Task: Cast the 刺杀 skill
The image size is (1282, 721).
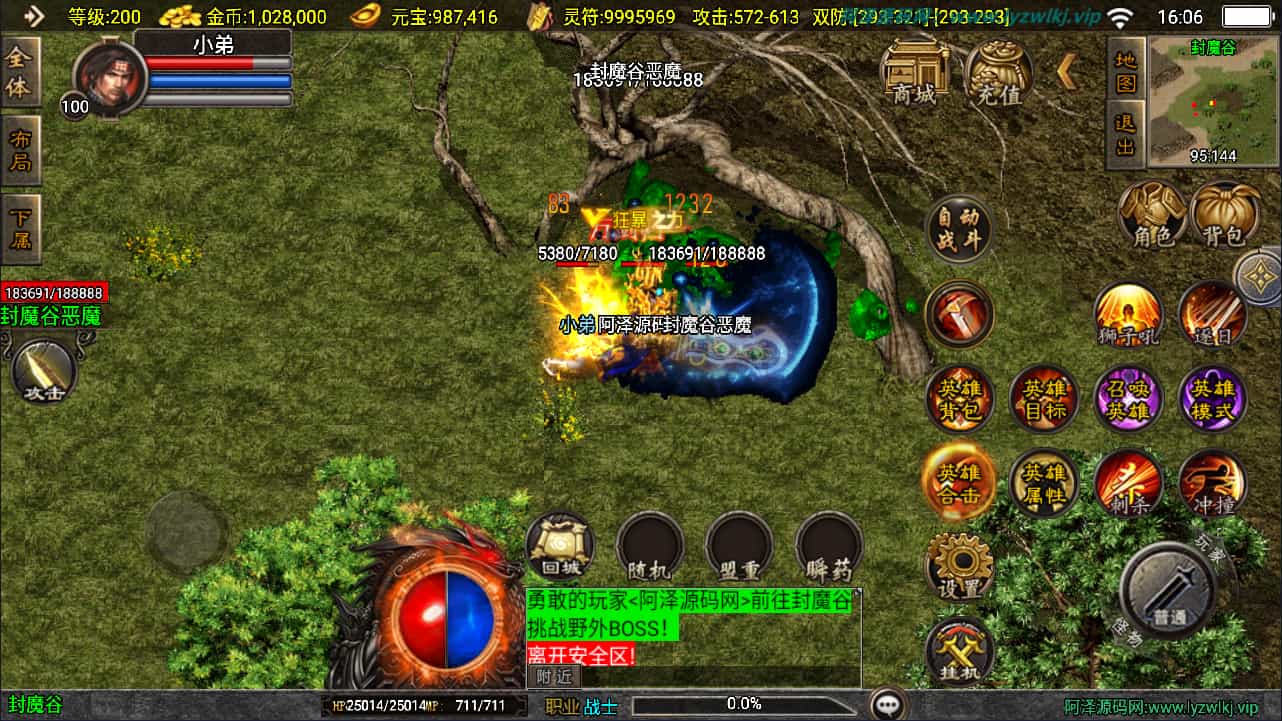Action: [x=1128, y=483]
